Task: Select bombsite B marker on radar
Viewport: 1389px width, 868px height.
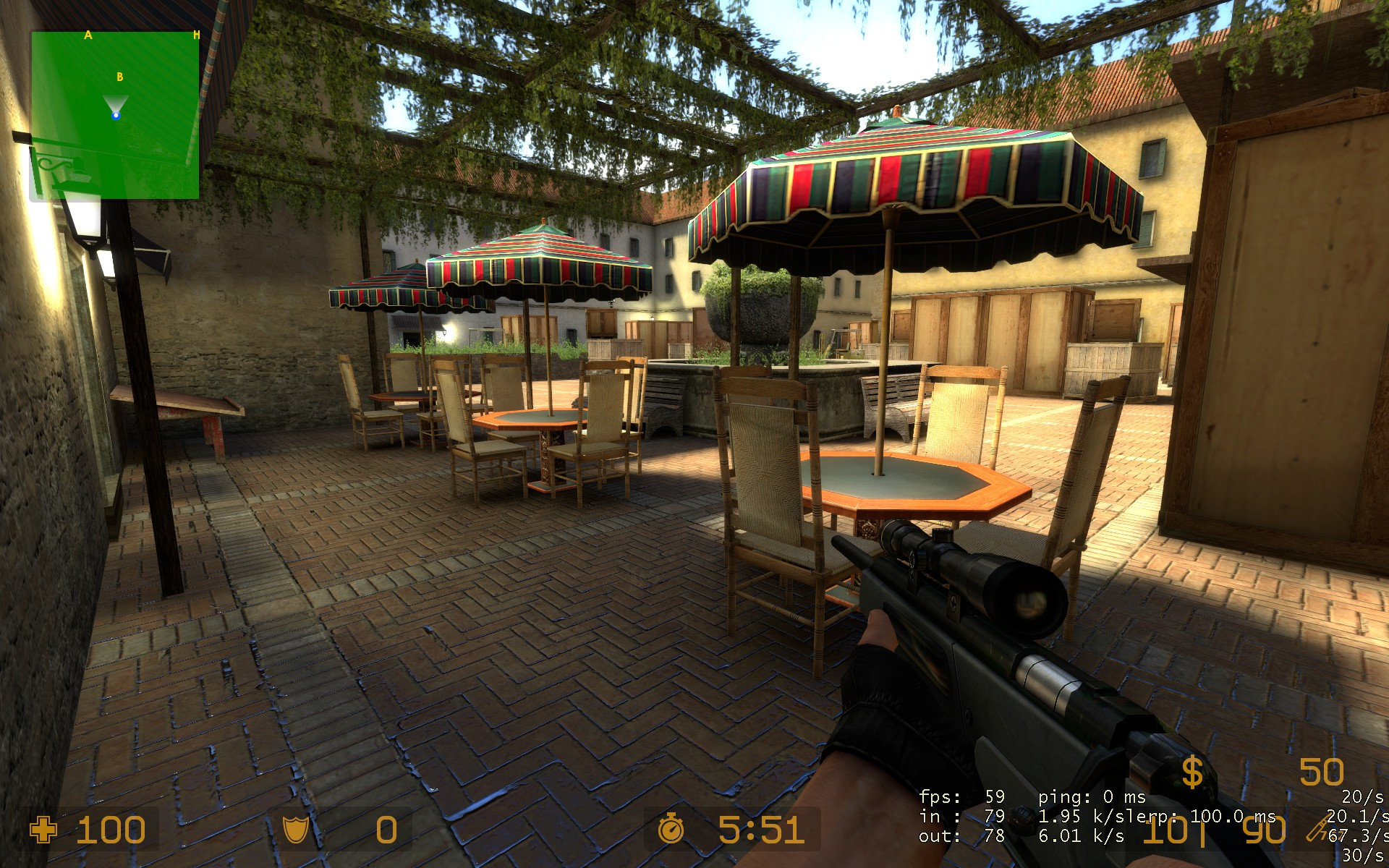Action: pos(120,77)
